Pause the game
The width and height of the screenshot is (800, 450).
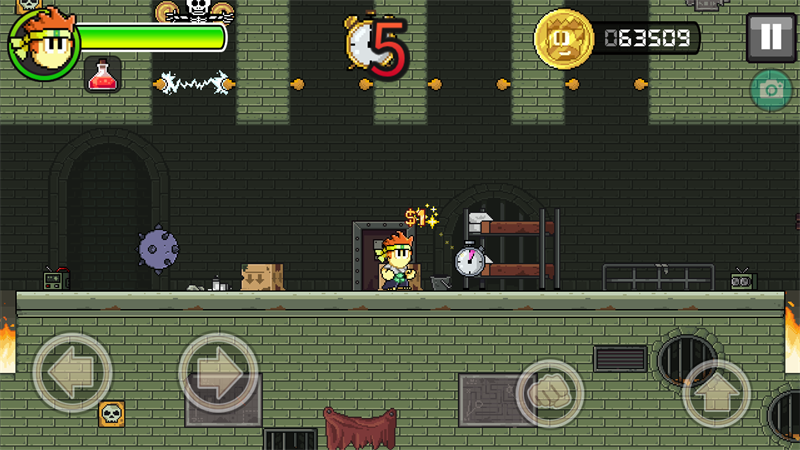click(770, 38)
